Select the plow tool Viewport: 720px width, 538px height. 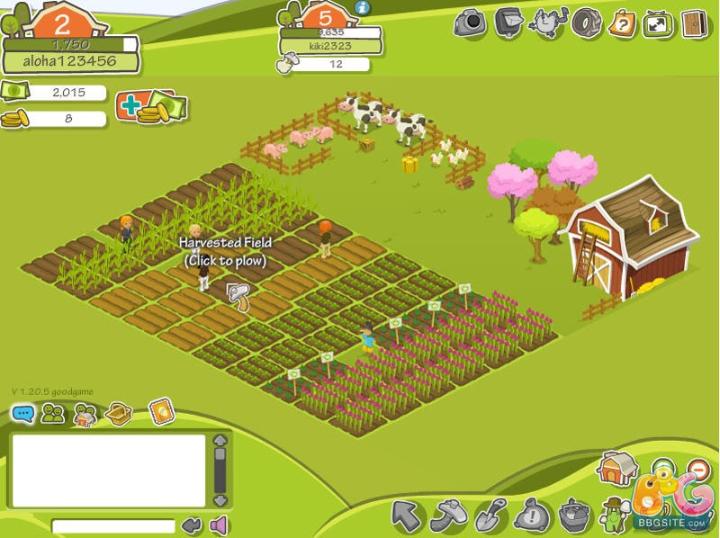448,517
